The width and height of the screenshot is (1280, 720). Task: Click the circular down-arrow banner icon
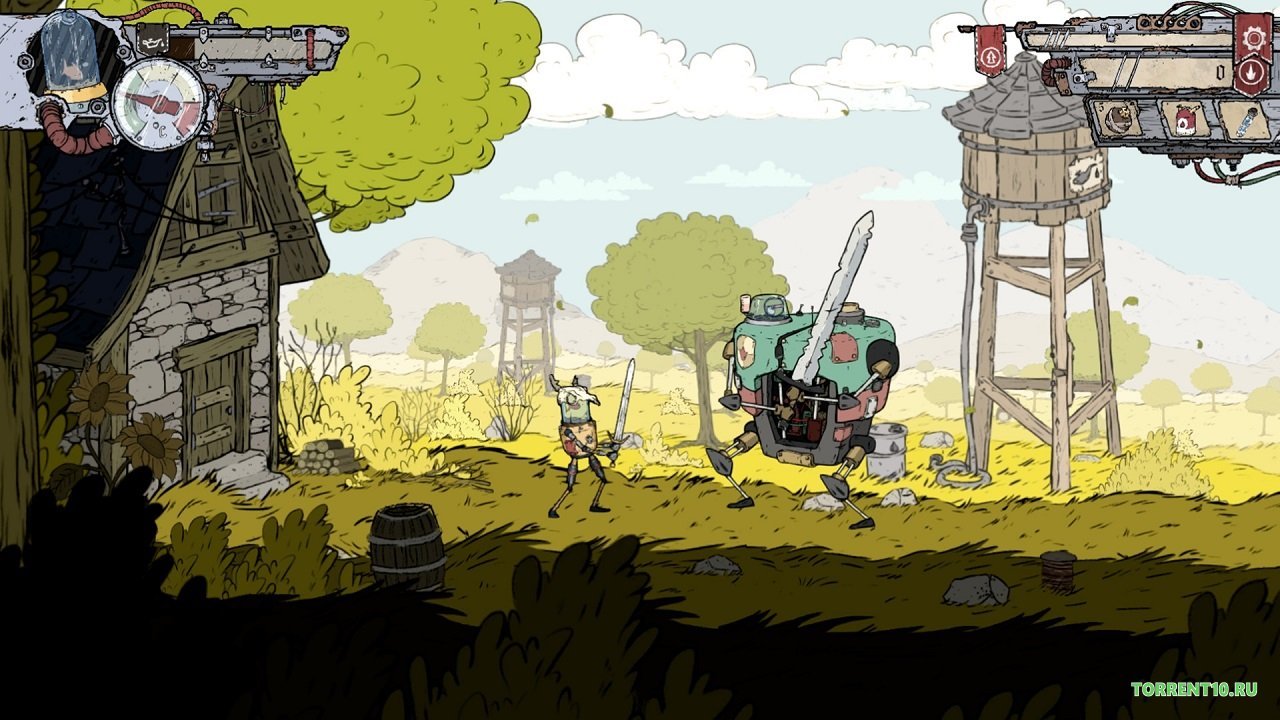pyautogui.click(x=1251, y=72)
